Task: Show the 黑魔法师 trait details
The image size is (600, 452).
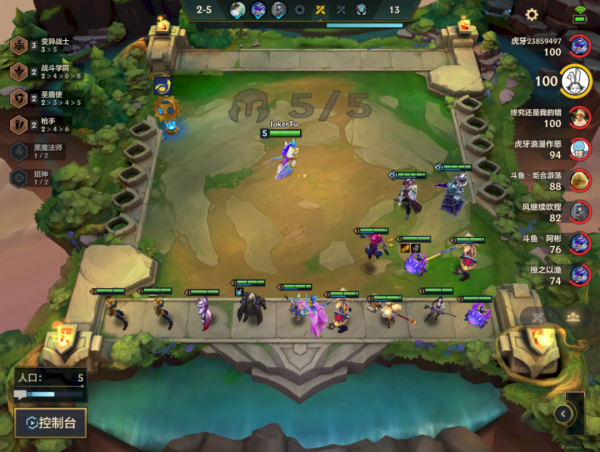Action: click(19, 151)
